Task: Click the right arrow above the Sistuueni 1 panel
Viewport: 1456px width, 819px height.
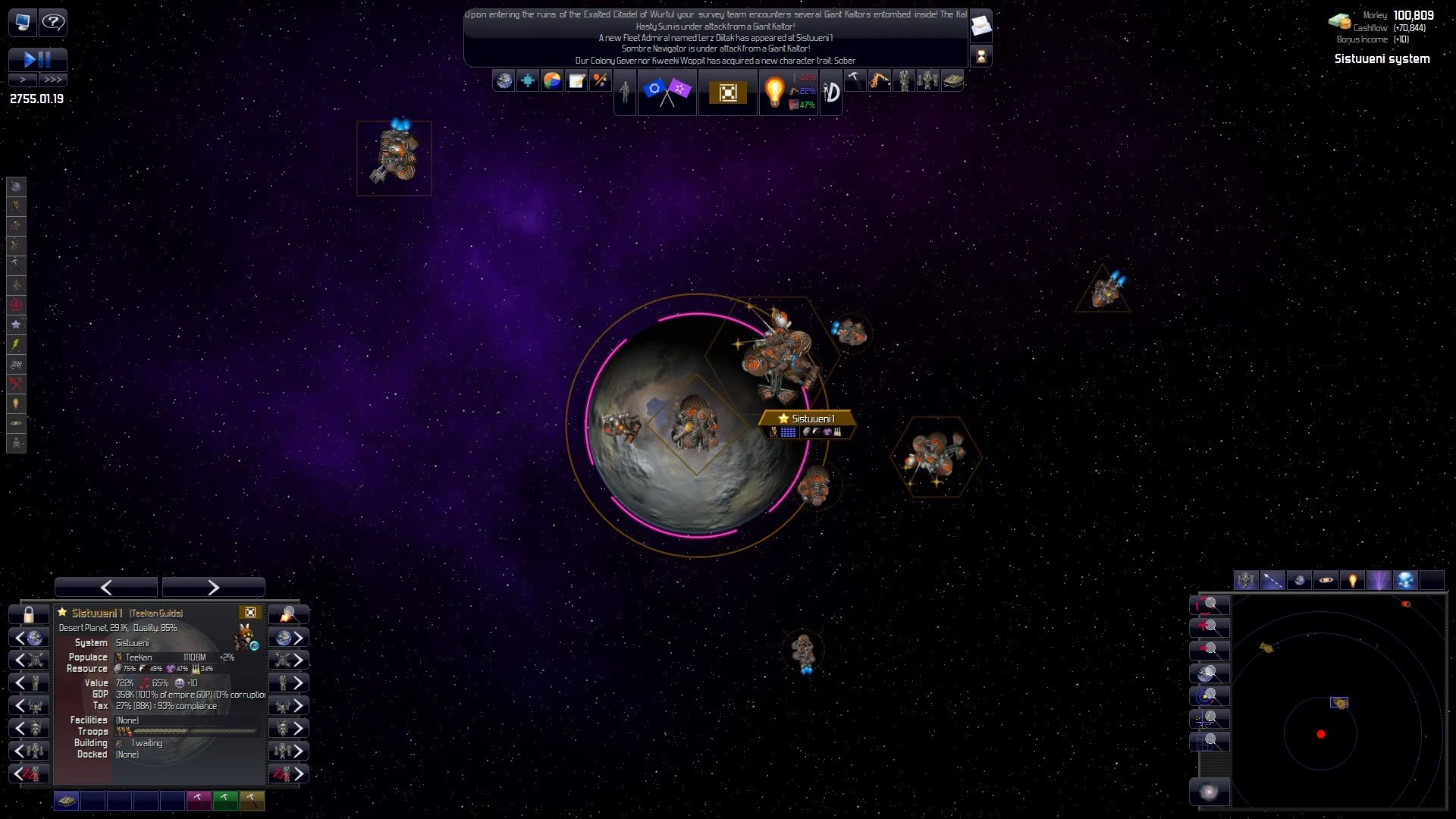Action: pos(213,587)
